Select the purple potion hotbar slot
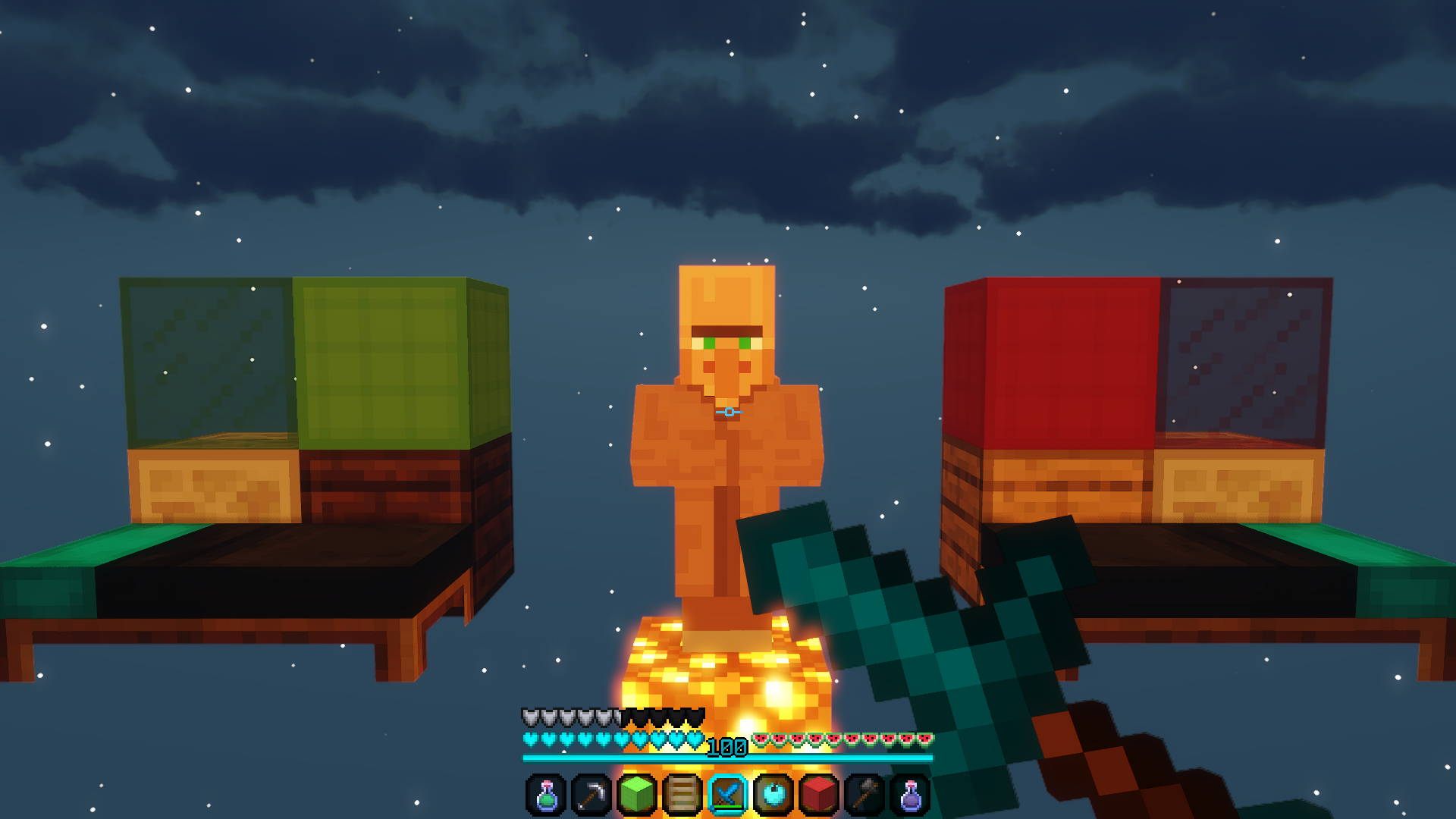This screenshot has height=819, width=1456. 910,795
